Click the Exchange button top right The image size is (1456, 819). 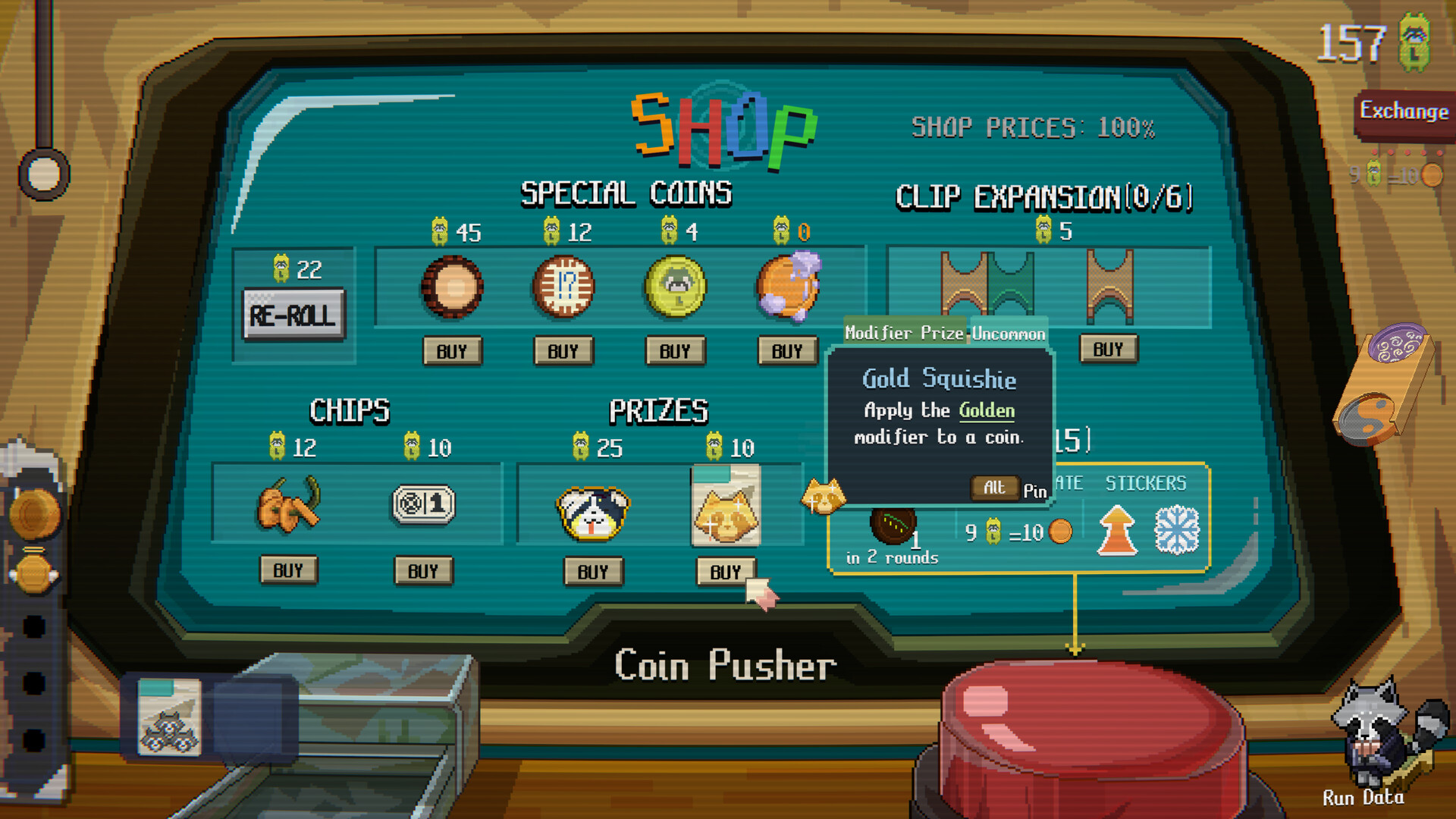(1405, 111)
